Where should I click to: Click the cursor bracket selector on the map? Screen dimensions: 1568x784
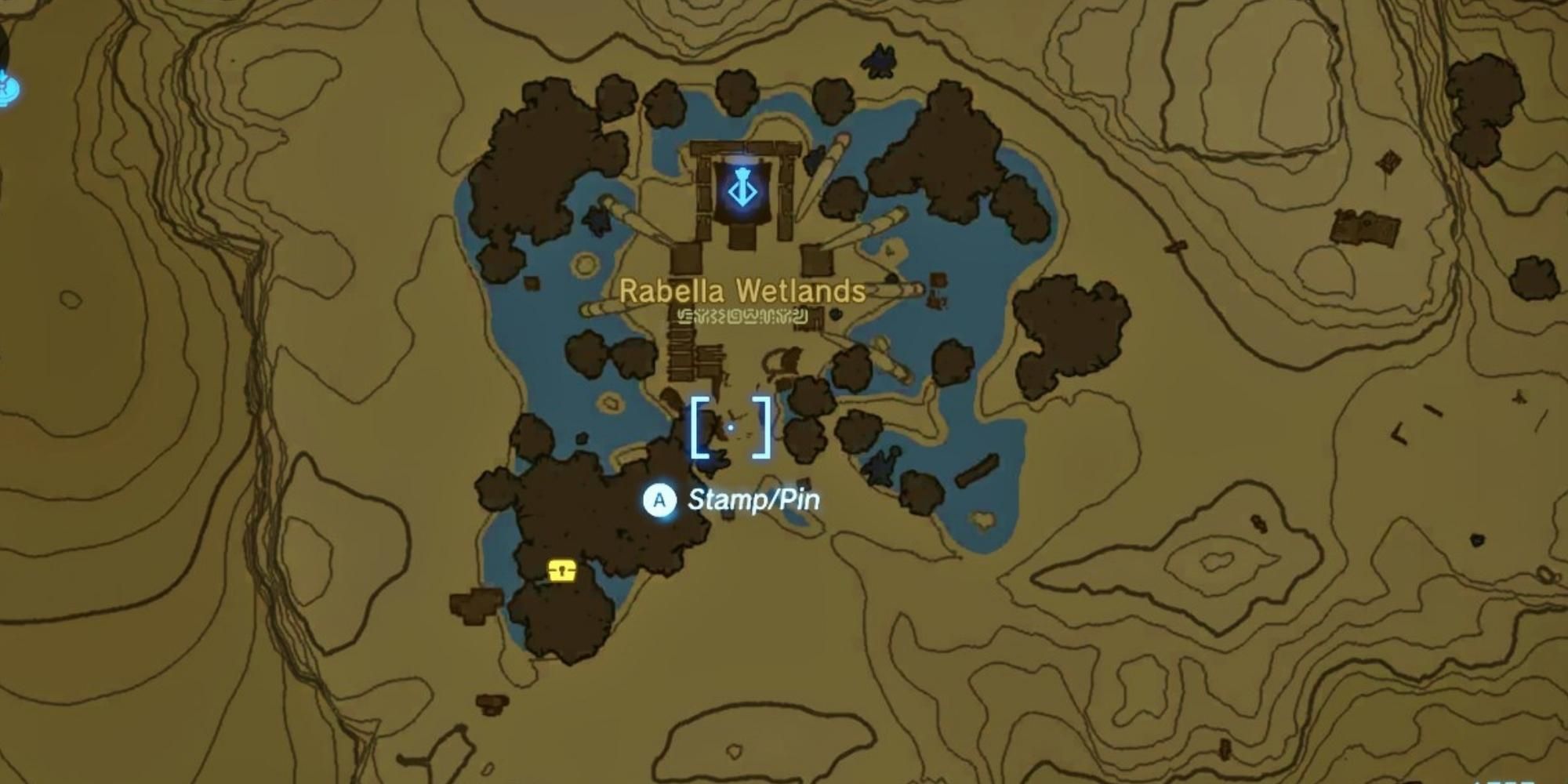[730, 427]
